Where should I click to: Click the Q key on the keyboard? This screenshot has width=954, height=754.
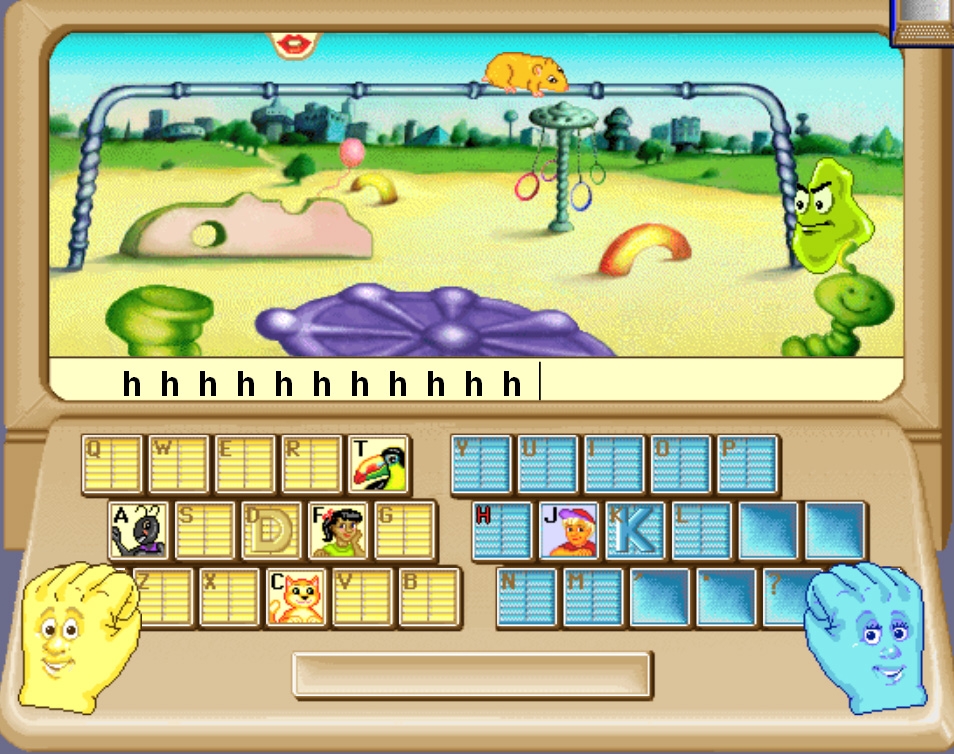(x=112, y=464)
